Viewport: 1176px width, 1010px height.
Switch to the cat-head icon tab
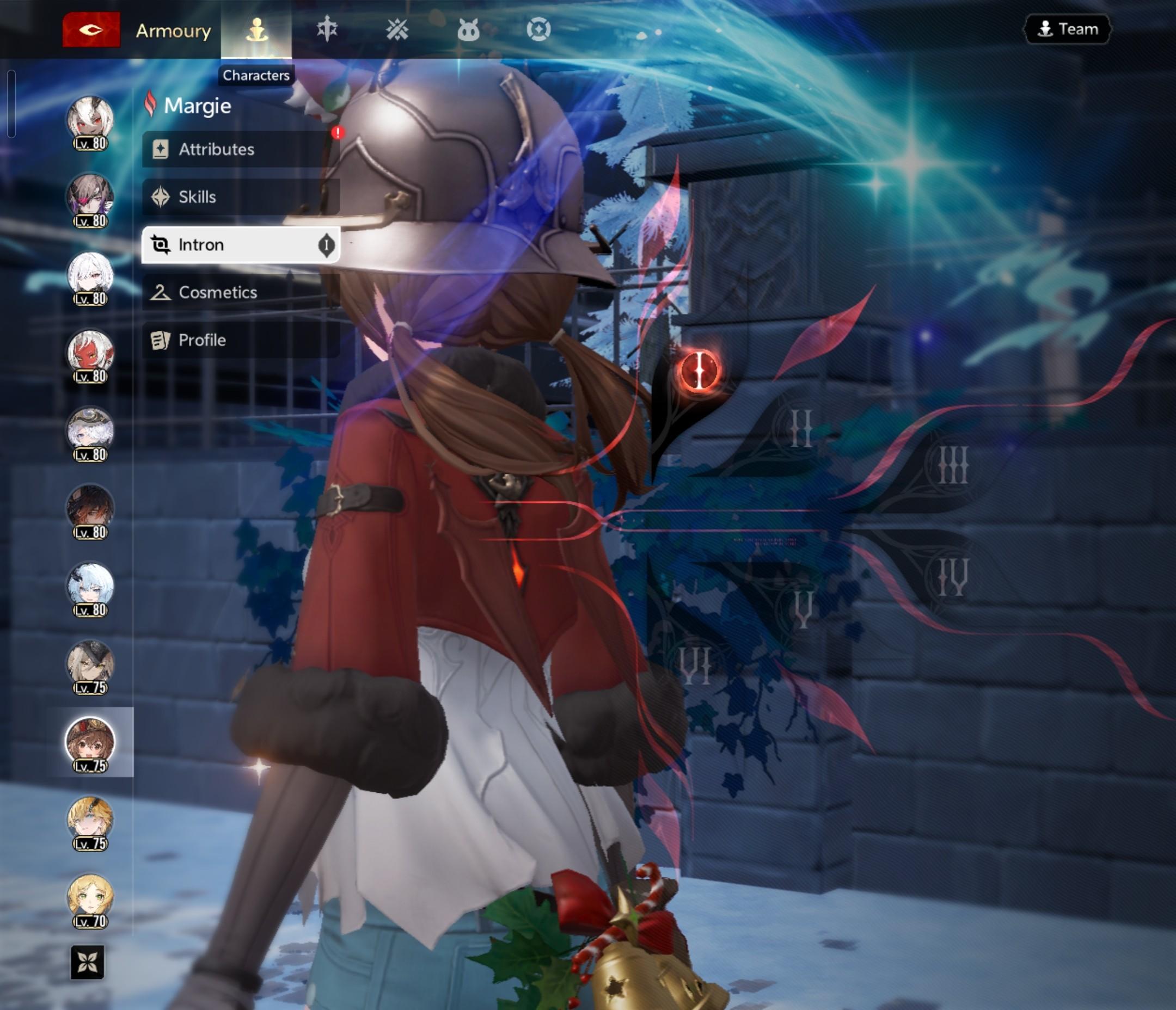(468, 29)
